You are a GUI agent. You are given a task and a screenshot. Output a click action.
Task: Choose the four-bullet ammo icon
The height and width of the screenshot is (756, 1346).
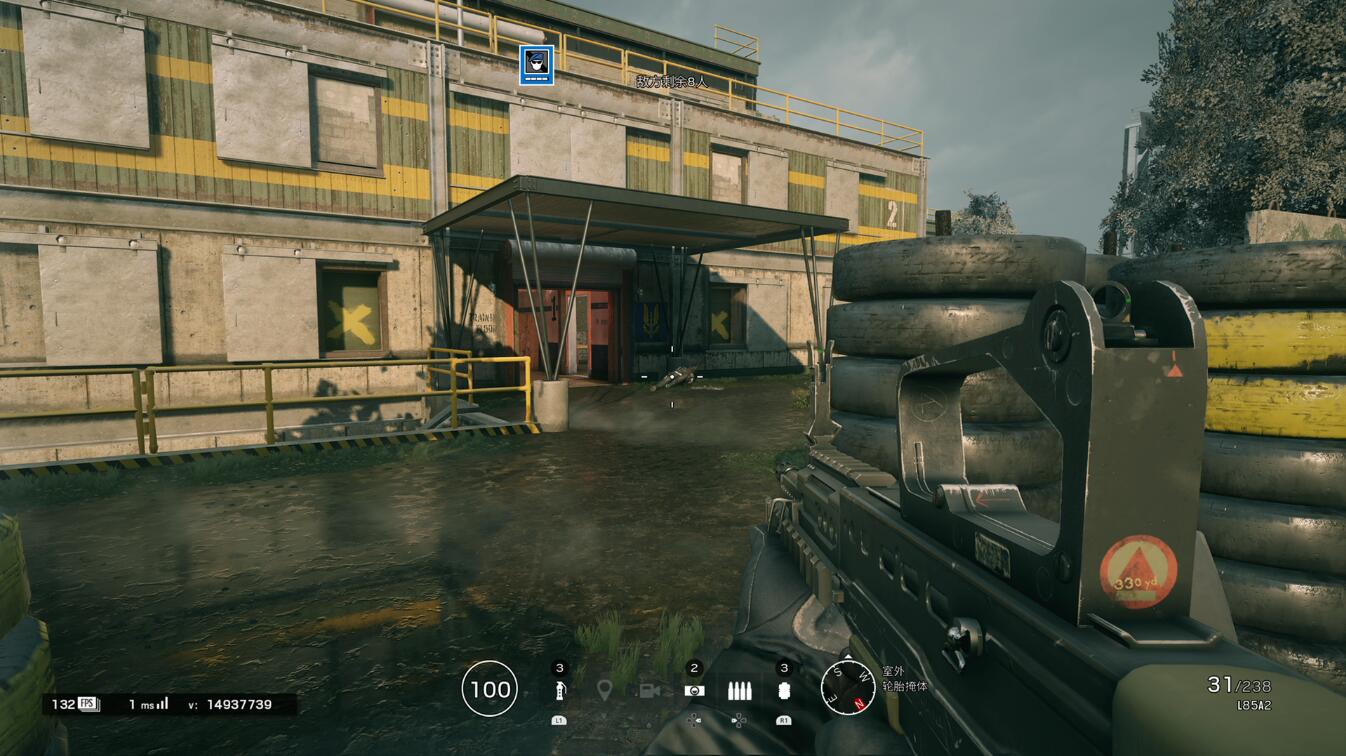pyautogui.click(x=739, y=690)
